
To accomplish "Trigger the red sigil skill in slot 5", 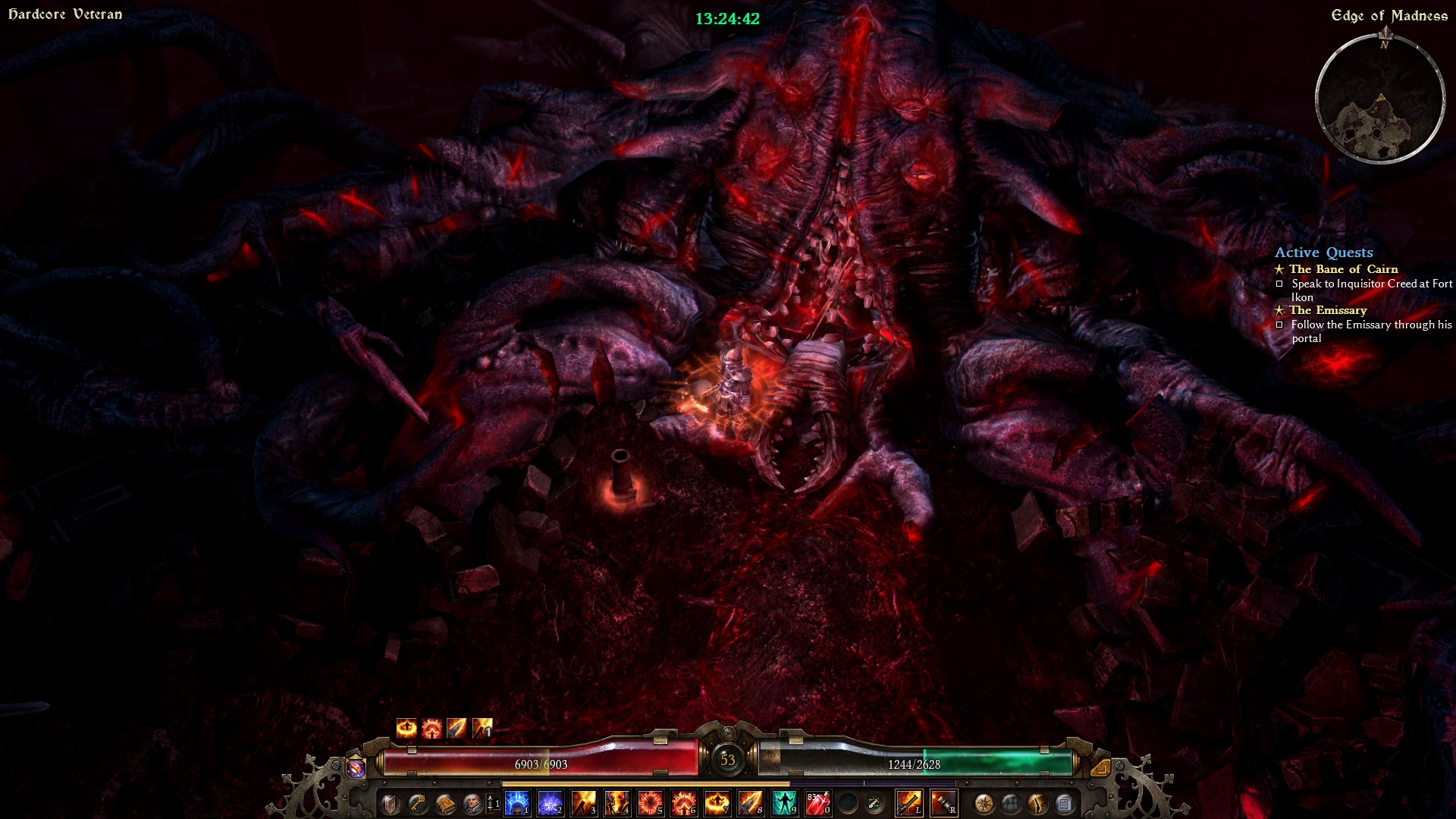I will pyautogui.click(x=651, y=802).
